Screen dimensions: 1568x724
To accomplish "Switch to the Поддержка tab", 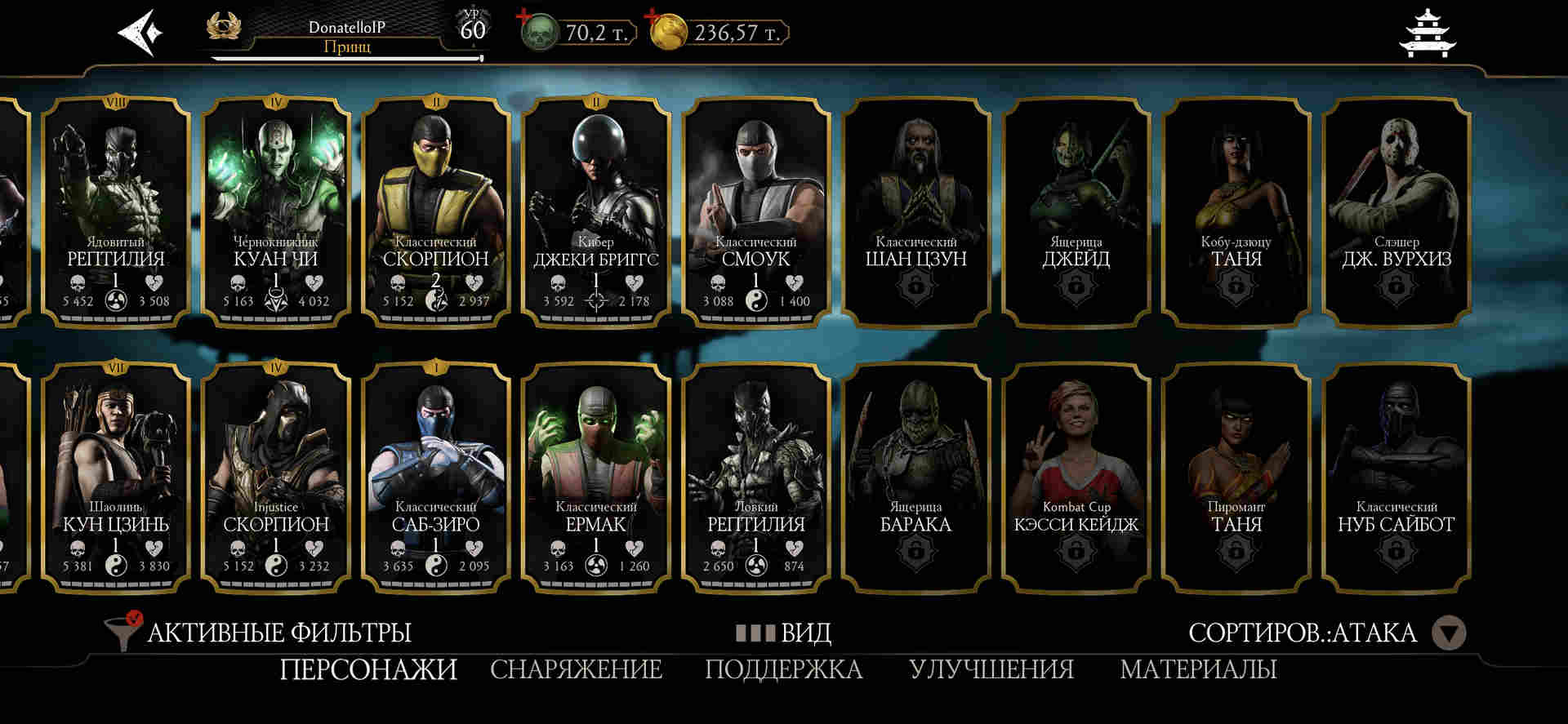I will [784, 669].
